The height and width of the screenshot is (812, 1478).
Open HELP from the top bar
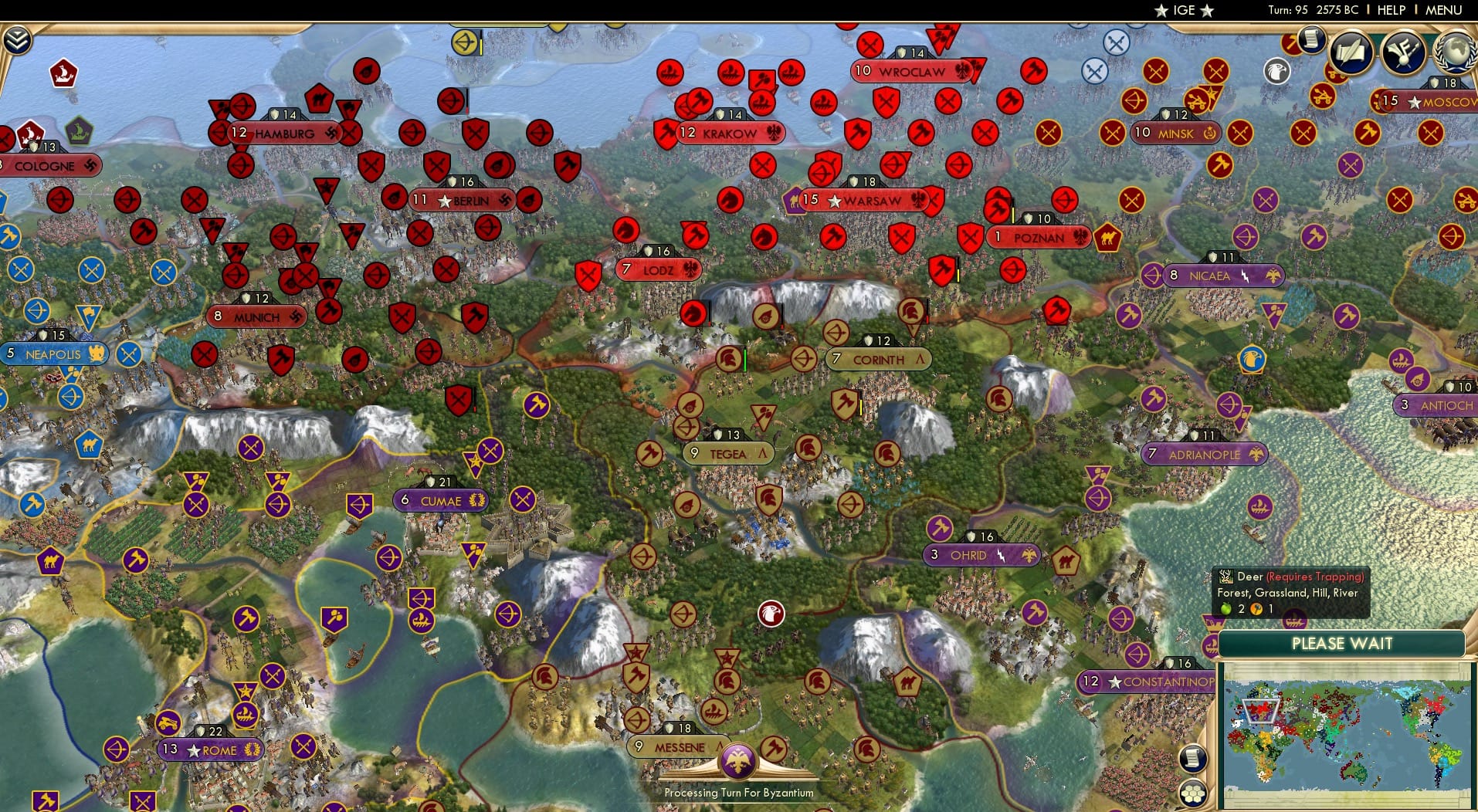click(1390, 10)
